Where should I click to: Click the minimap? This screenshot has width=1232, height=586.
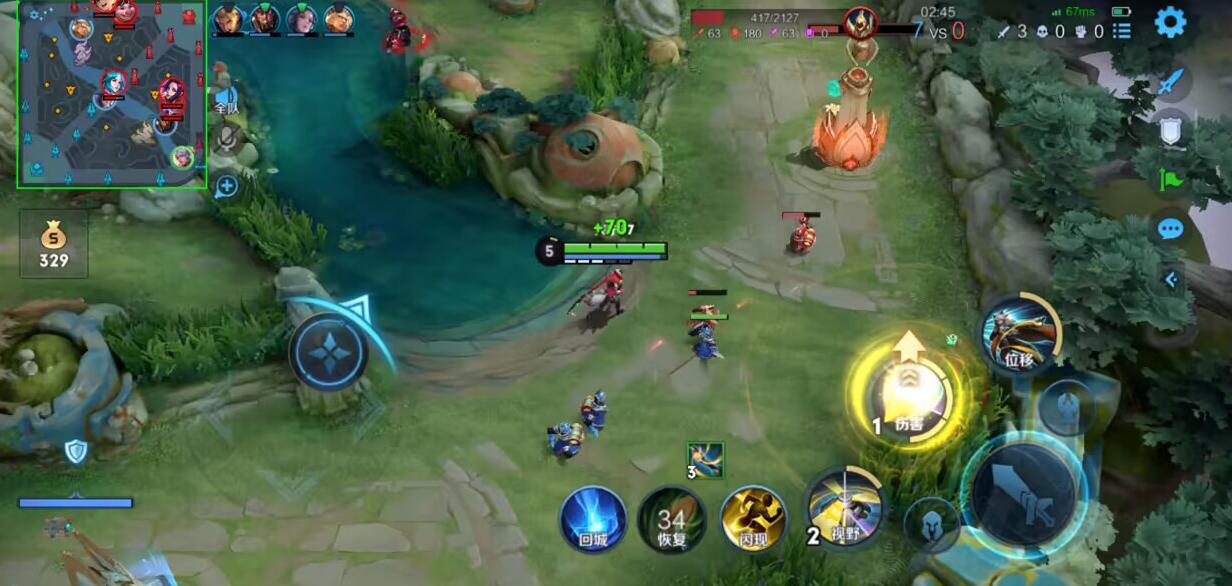tap(111, 94)
